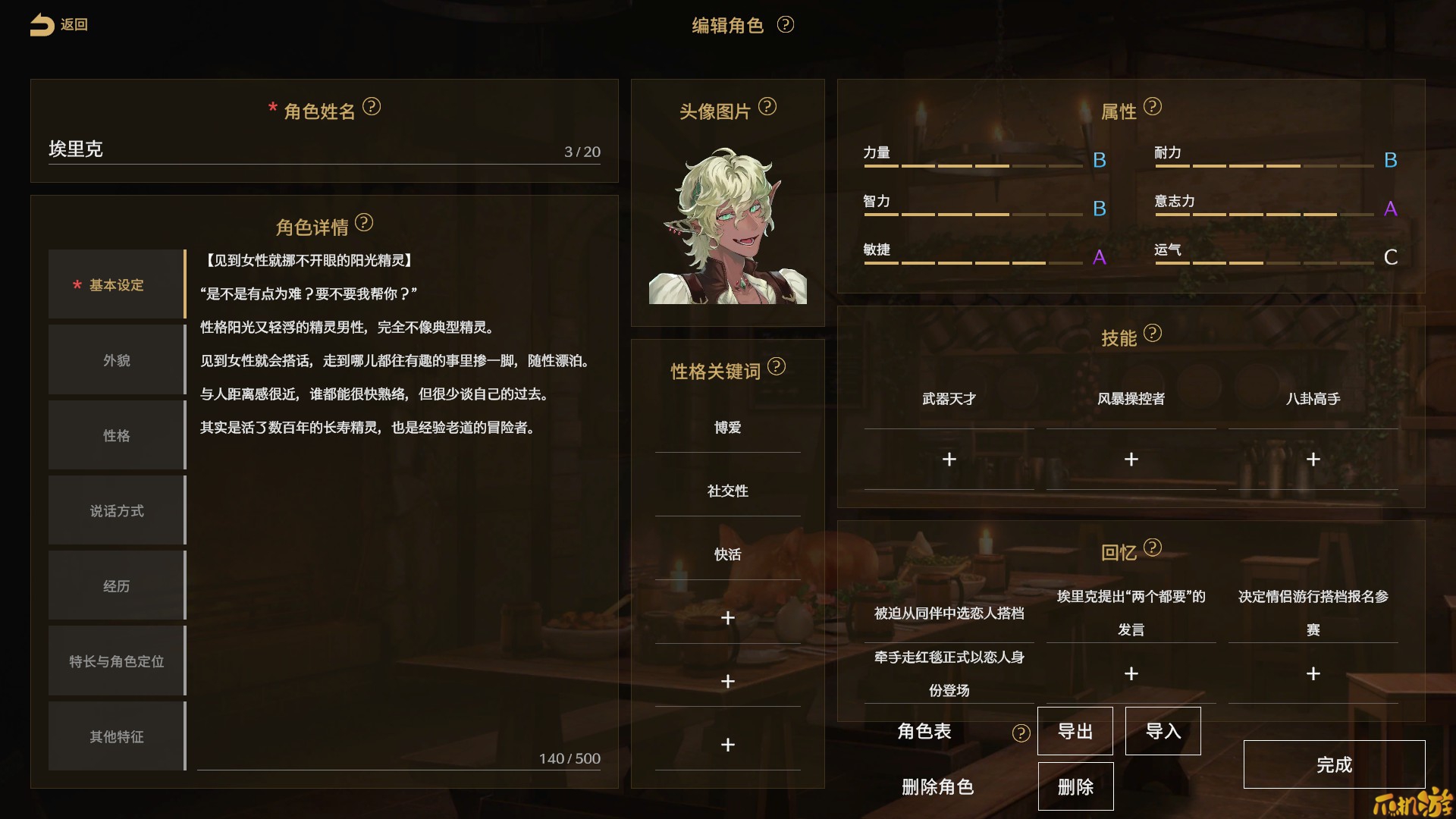Choose the 社交性 personality keyword
The image size is (1456, 819).
727,491
